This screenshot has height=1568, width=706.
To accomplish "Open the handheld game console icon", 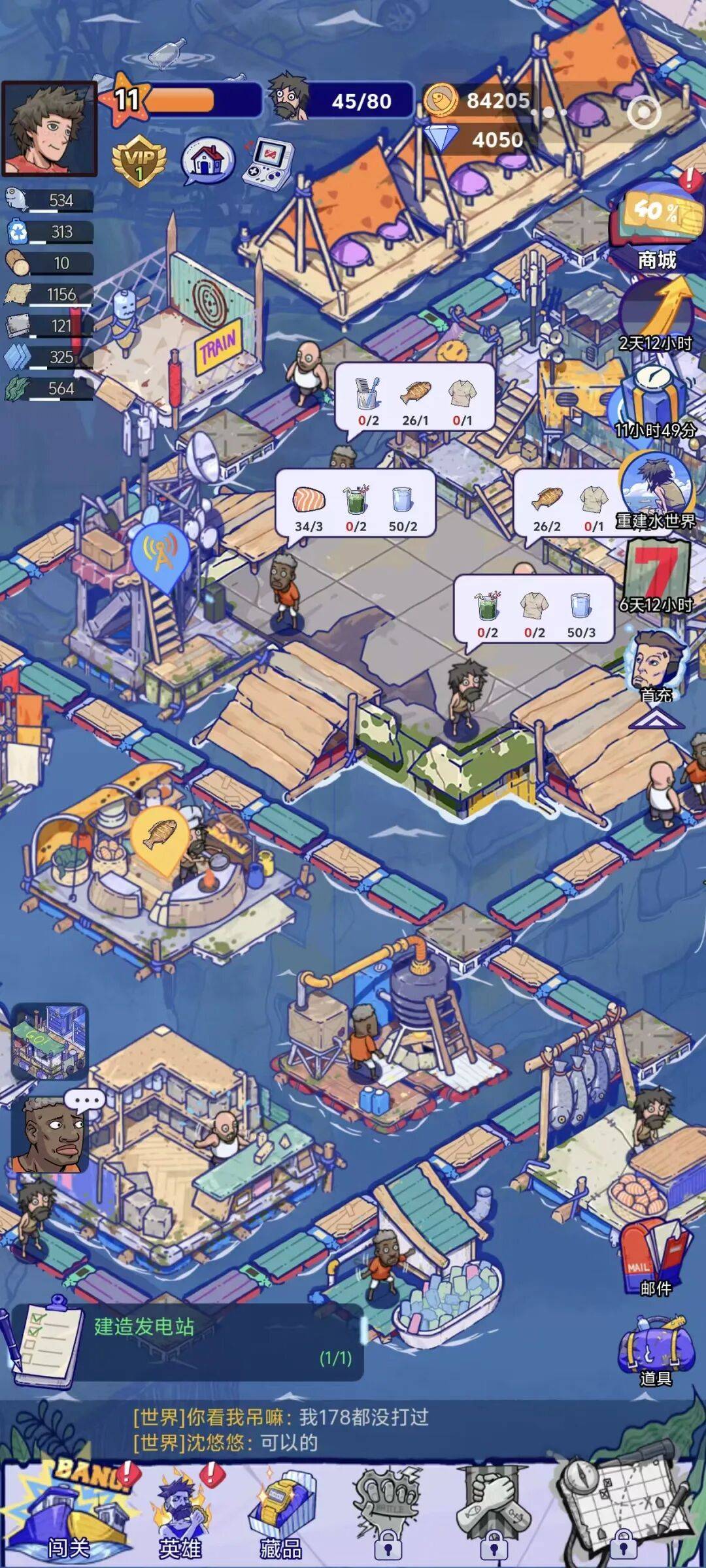I will [268, 162].
